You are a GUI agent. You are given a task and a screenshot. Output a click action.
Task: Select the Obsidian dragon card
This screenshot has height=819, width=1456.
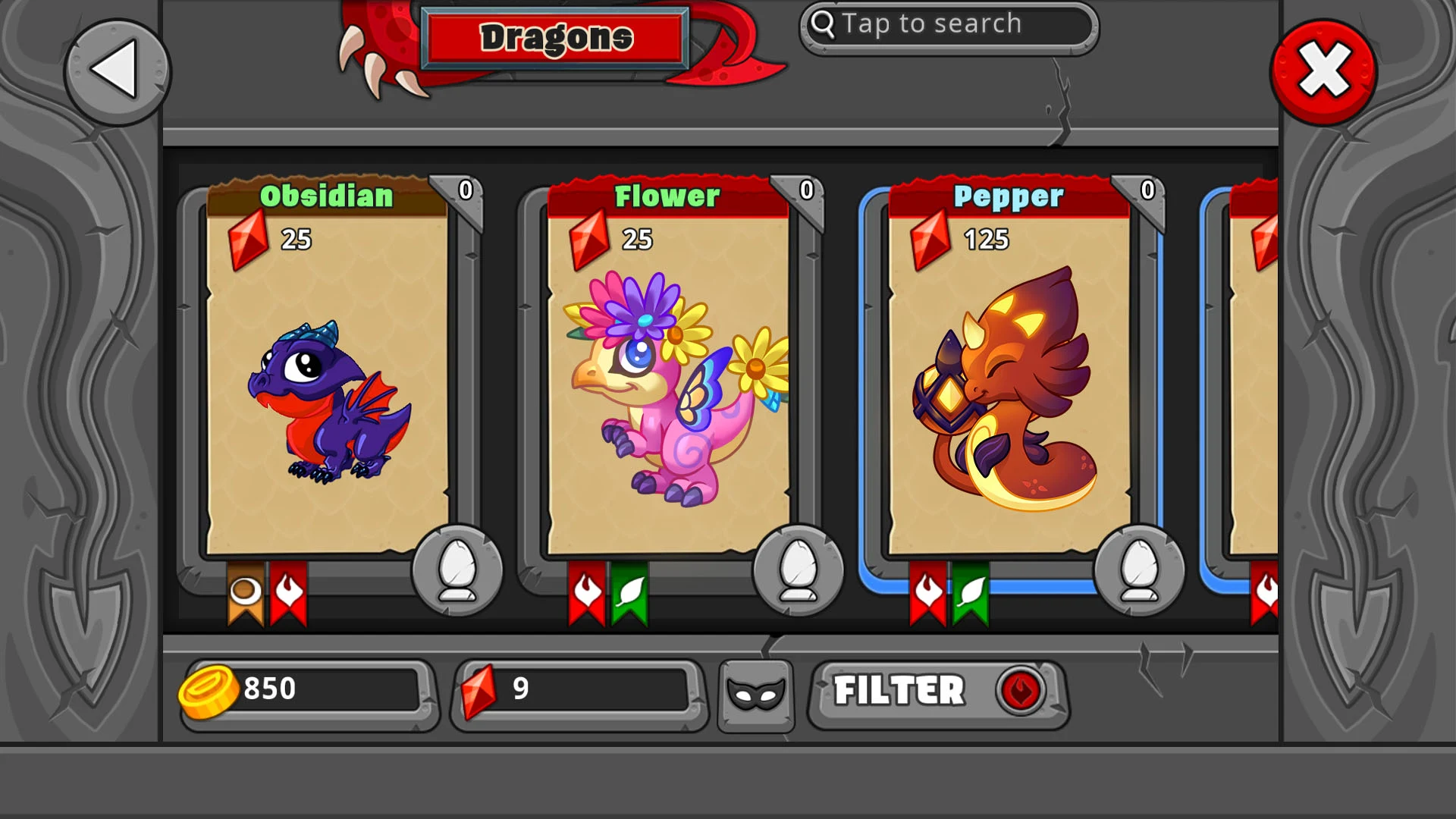pos(327,379)
